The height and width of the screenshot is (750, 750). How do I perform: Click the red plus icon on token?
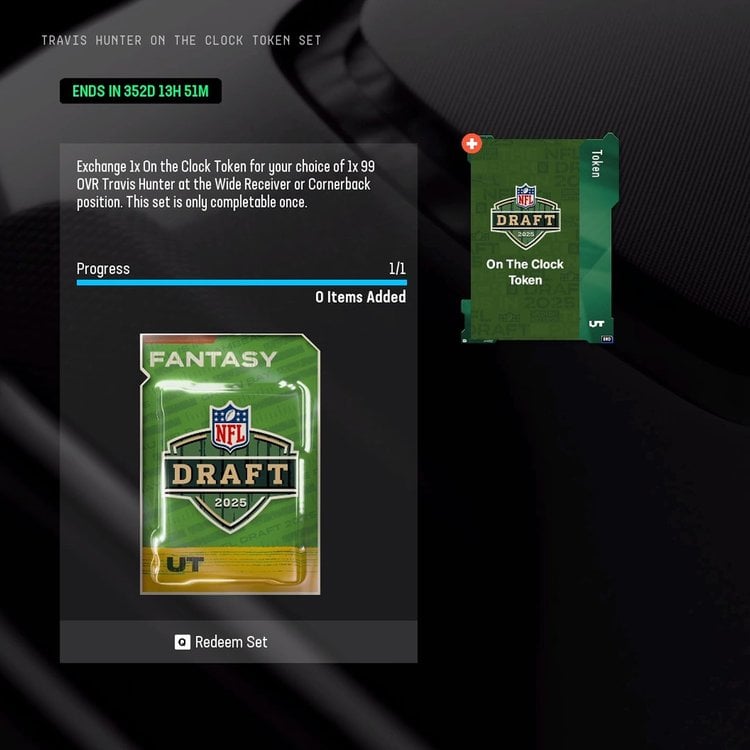coord(472,144)
